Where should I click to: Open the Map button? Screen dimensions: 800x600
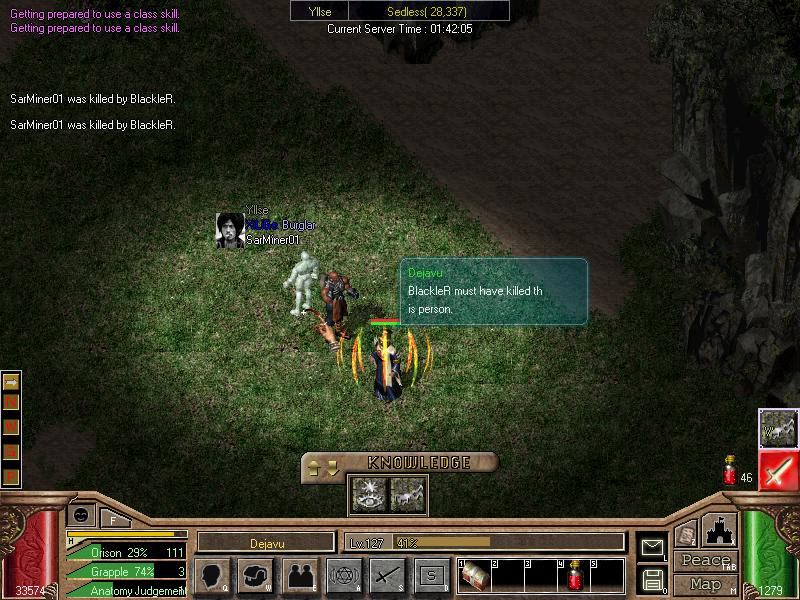(x=705, y=584)
